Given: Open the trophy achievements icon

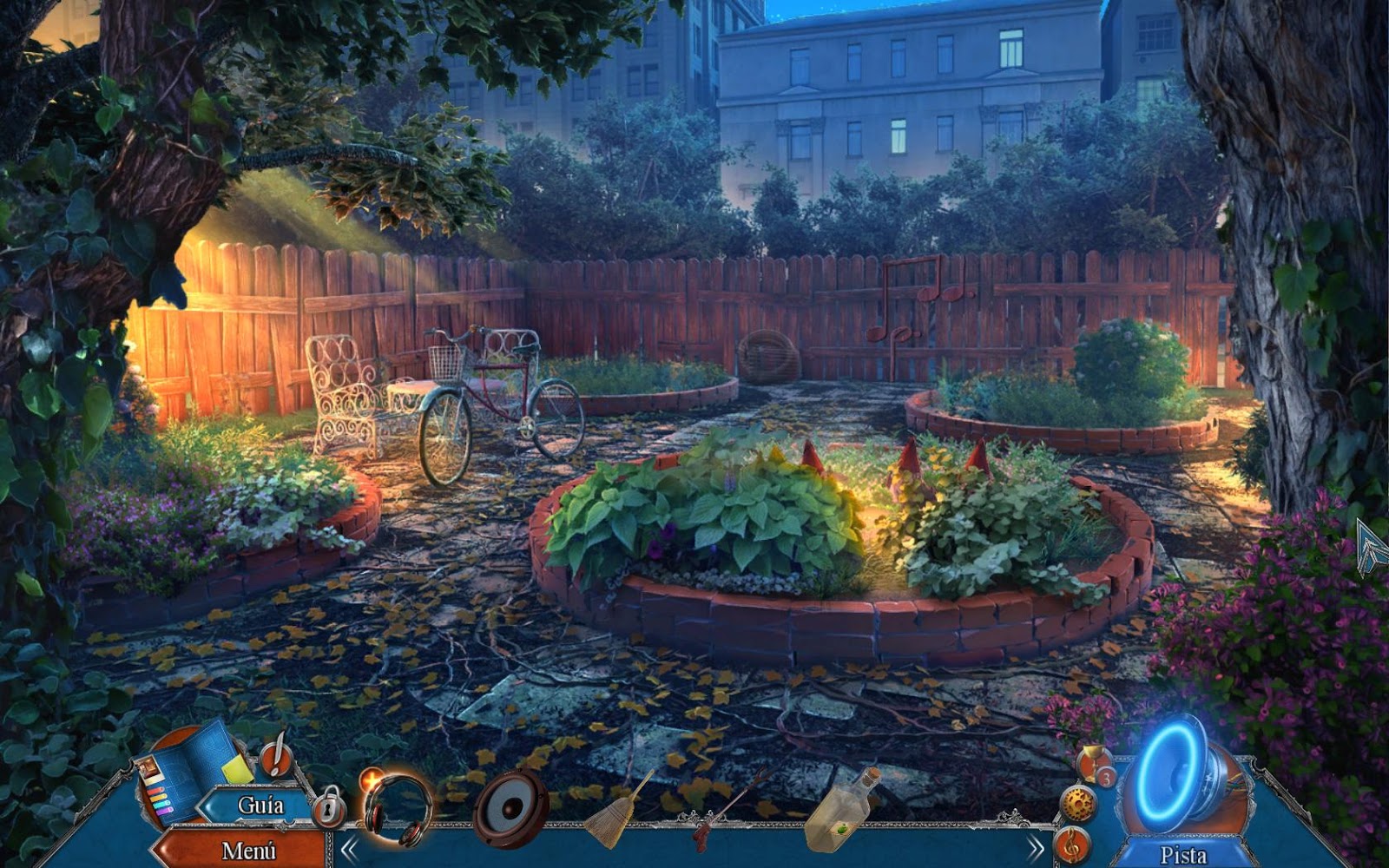Looking at the screenshot, I should pos(1094,764).
